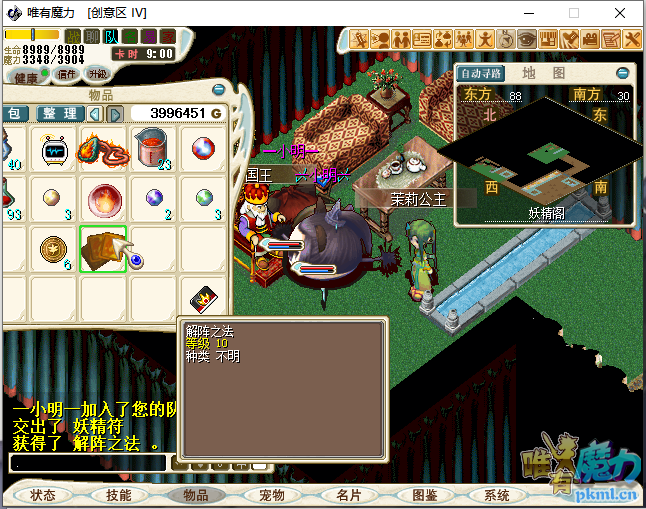Open the 图鉴 encyclopedia tab
This screenshot has width=646, height=509.
coord(425,495)
